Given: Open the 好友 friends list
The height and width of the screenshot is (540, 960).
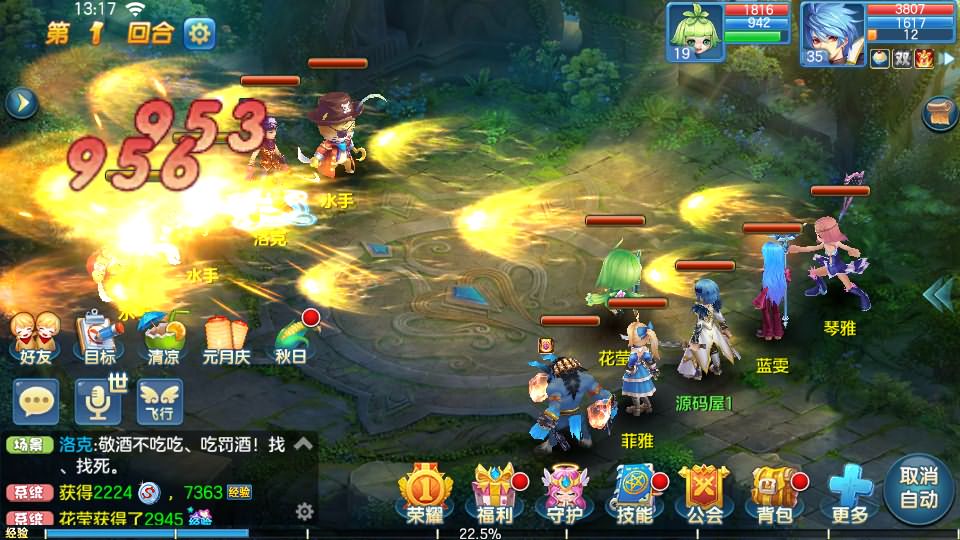Looking at the screenshot, I should pyautogui.click(x=28, y=337).
